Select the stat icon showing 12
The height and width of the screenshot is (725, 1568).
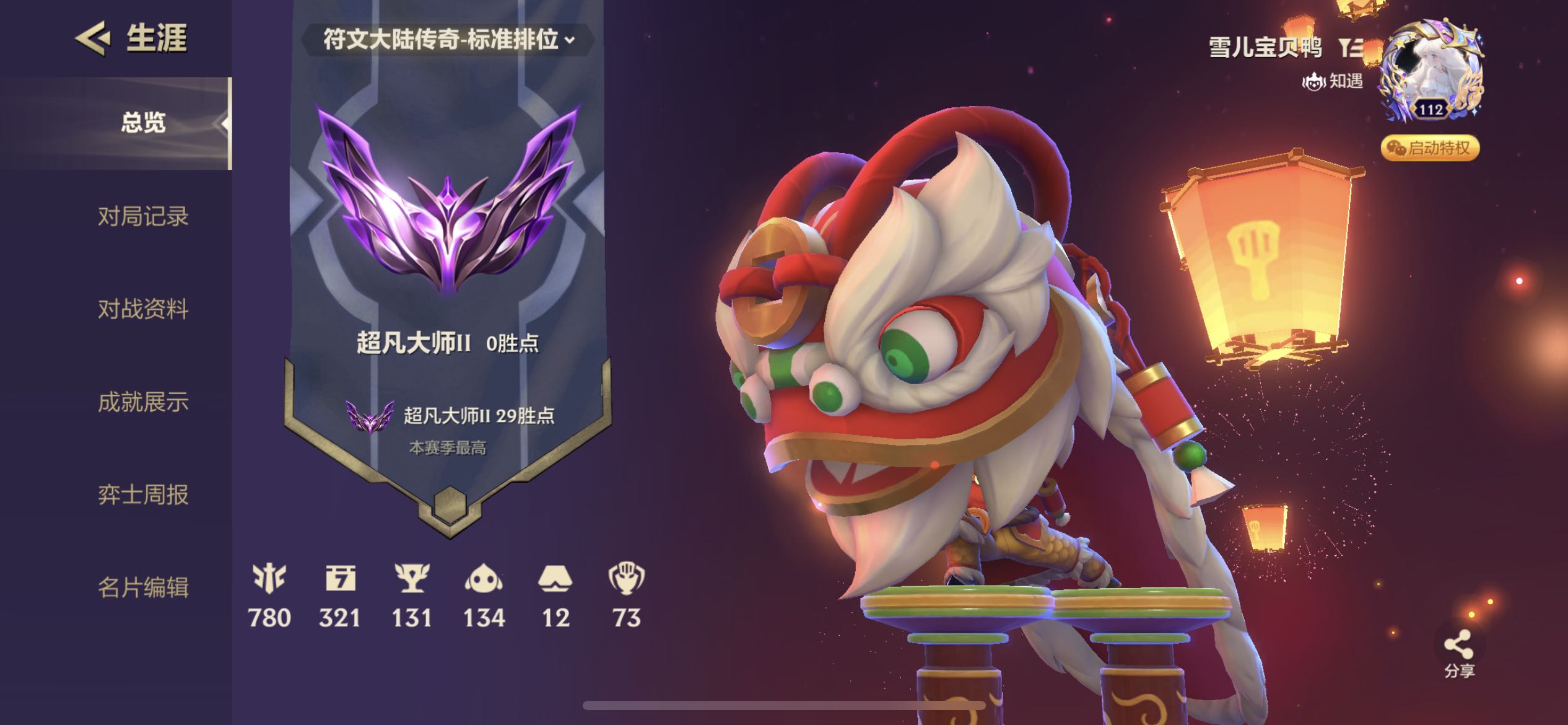pyautogui.click(x=555, y=595)
